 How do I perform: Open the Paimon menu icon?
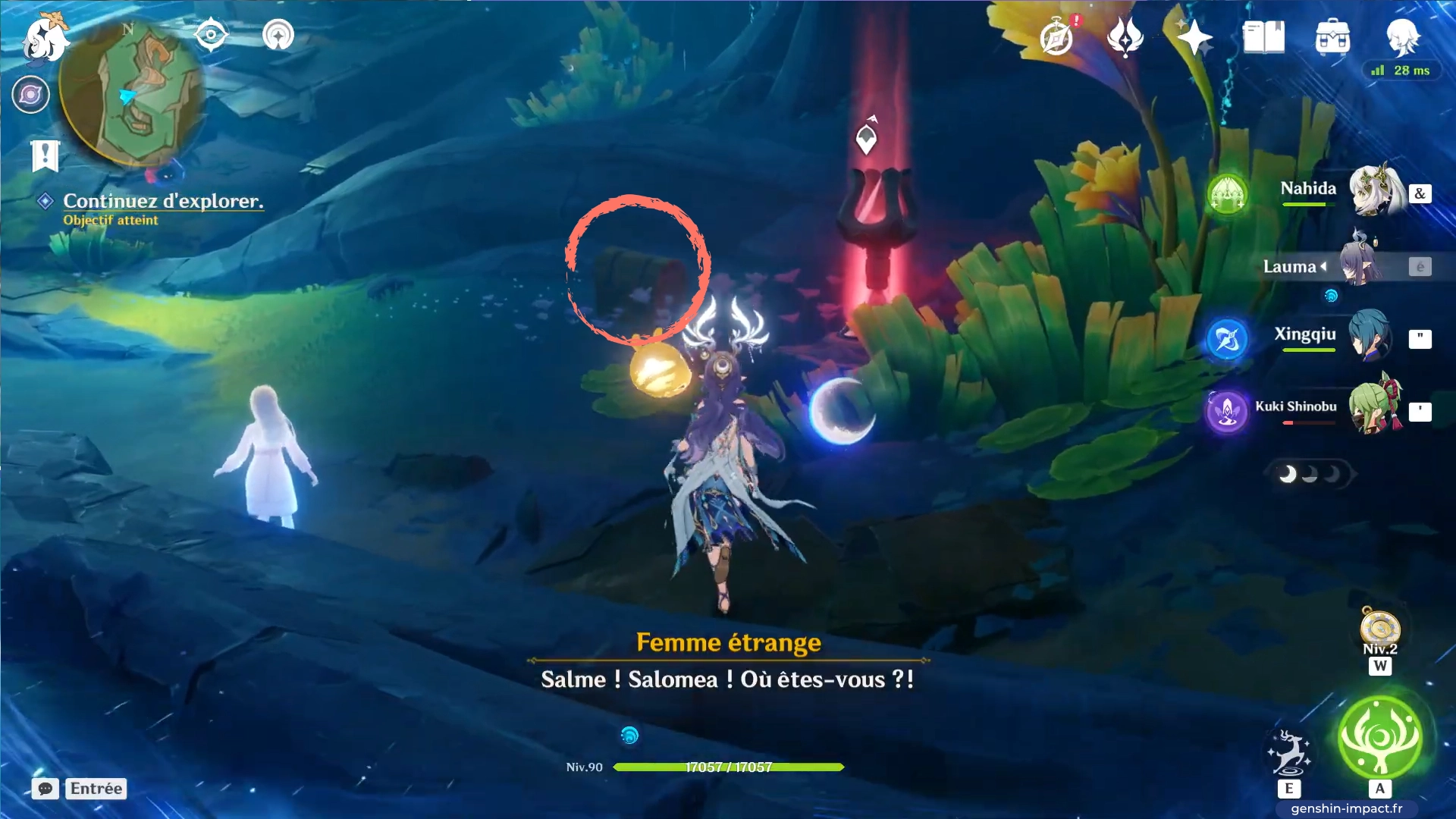click(44, 38)
